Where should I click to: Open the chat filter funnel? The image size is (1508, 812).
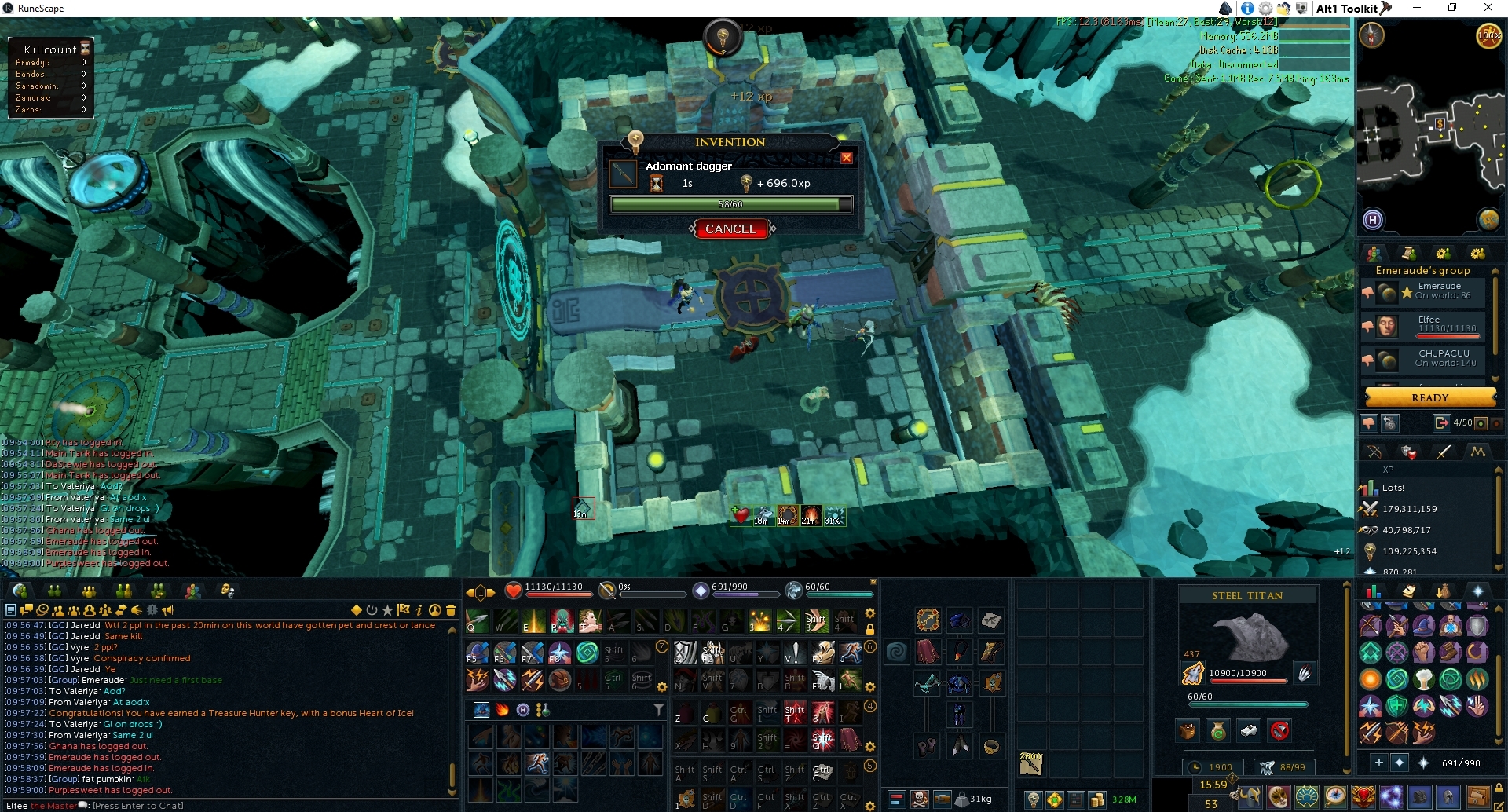[659, 708]
